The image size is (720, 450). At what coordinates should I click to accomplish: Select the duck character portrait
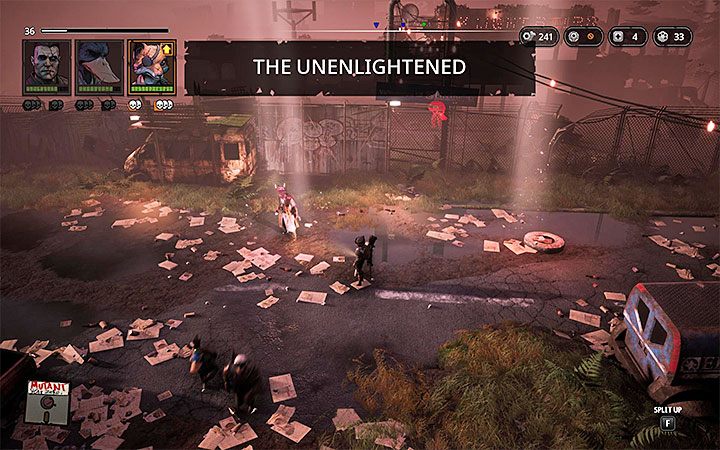[x=99, y=67]
